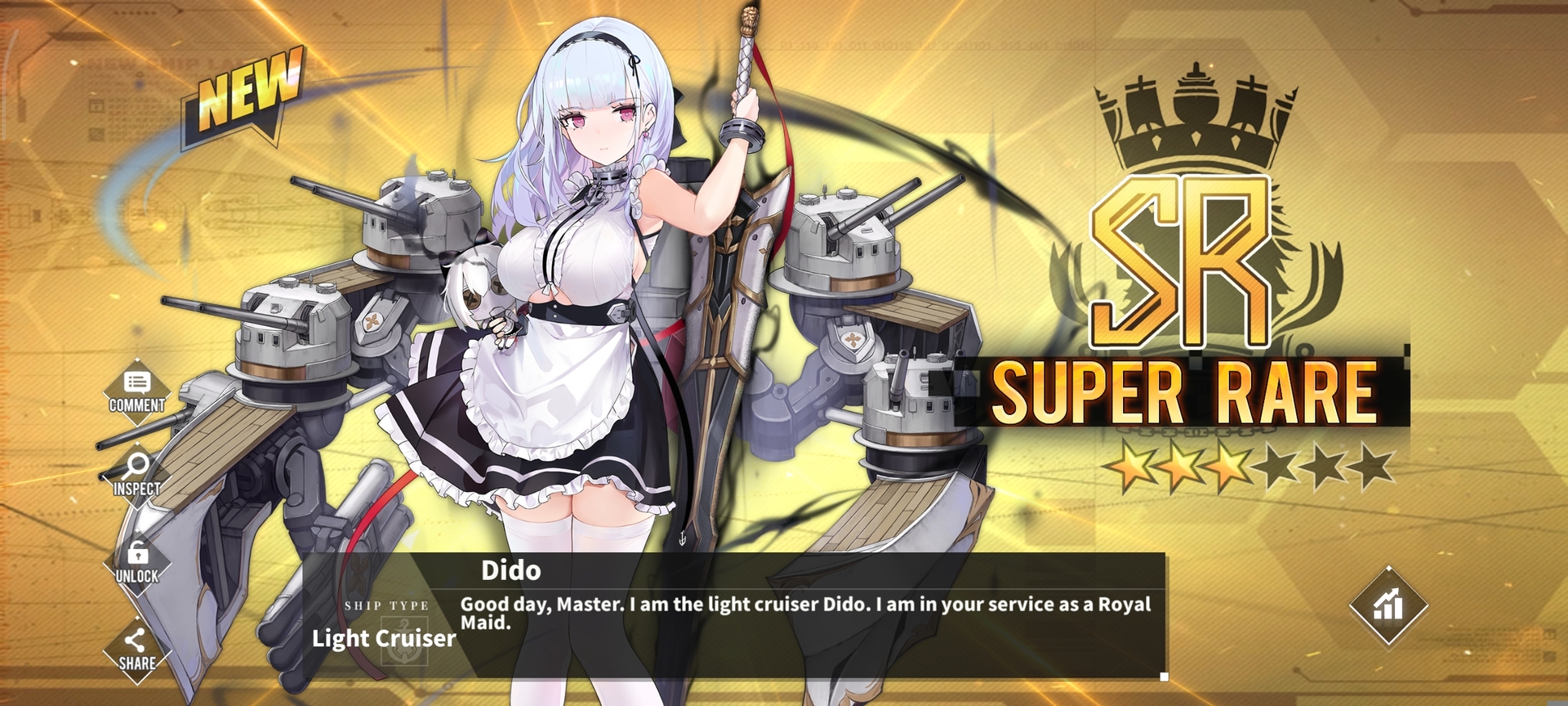Share this Dido ship pull

click(x=136, y=650)
